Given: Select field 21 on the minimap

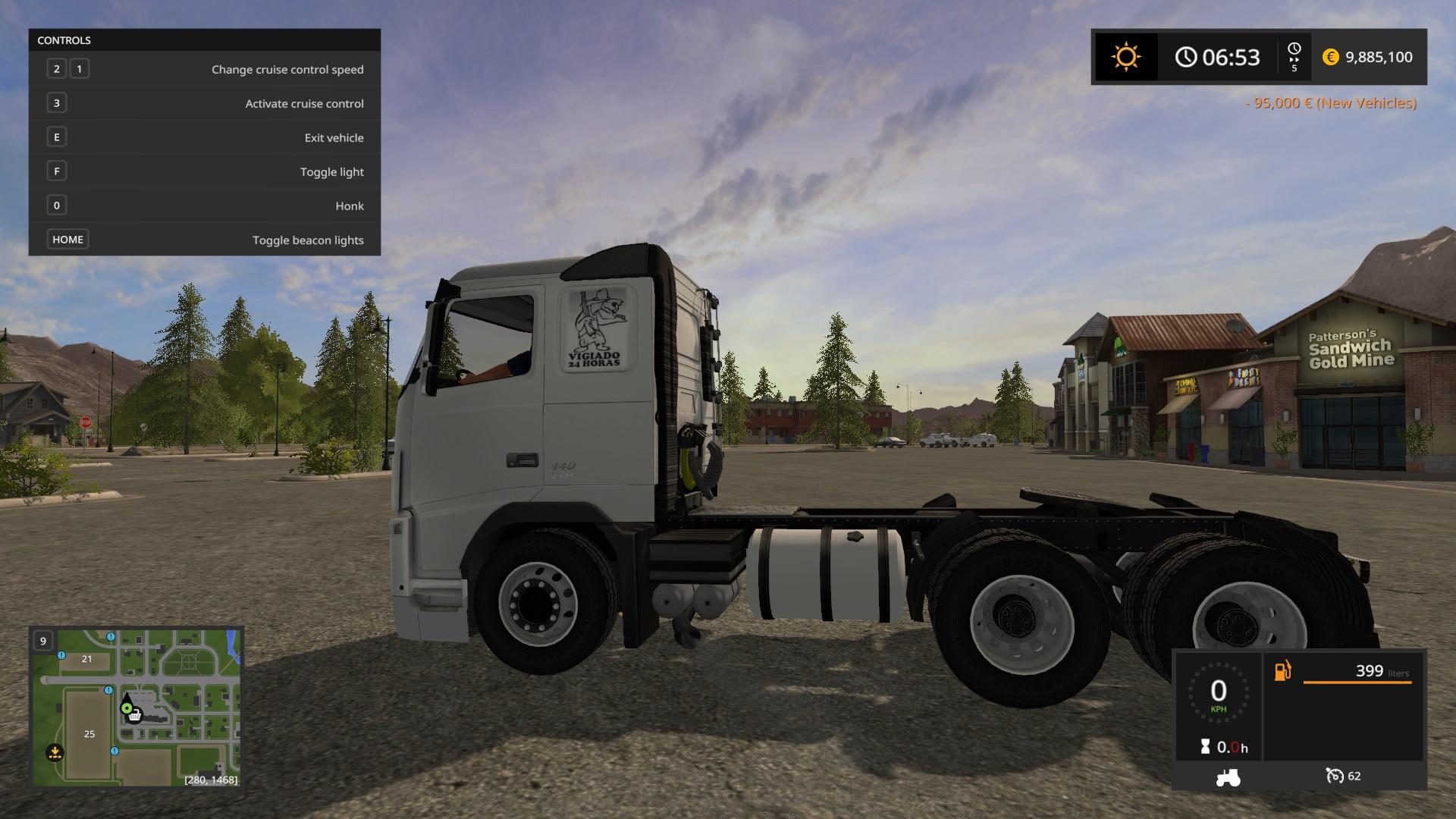Looking at the screenshot, I should pos(86,659).
